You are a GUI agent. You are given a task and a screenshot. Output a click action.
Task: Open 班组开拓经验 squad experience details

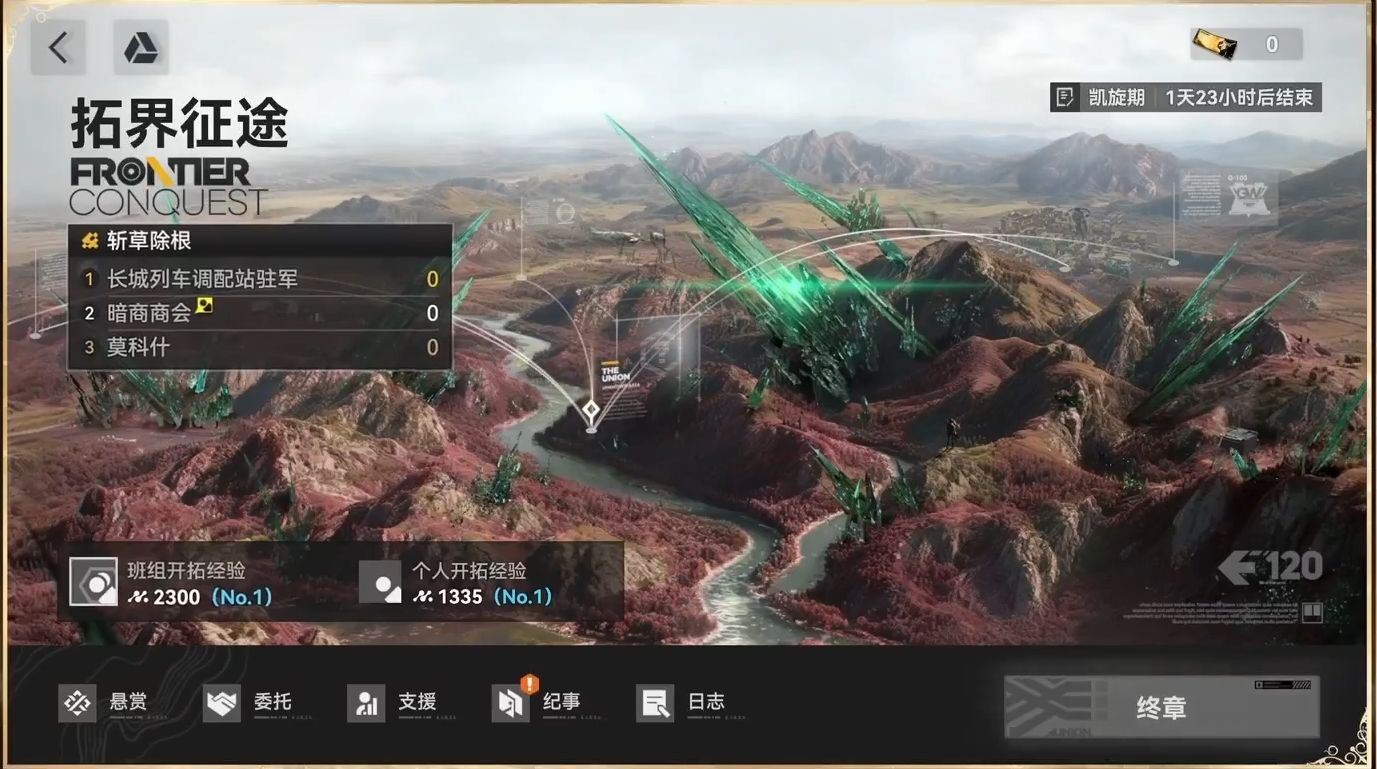point(200,583)
